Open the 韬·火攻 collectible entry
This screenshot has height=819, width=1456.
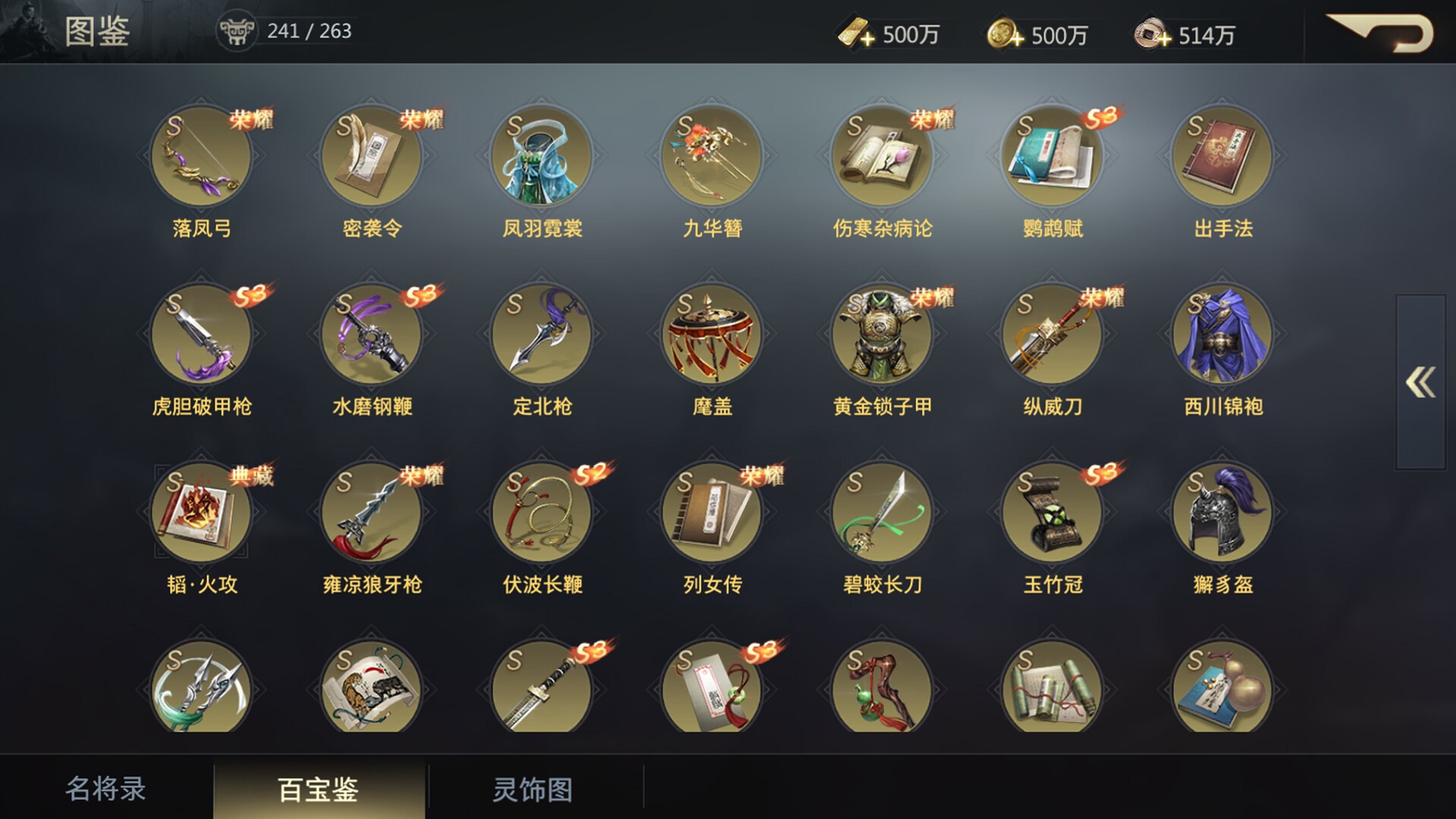[x=202, y=513]
